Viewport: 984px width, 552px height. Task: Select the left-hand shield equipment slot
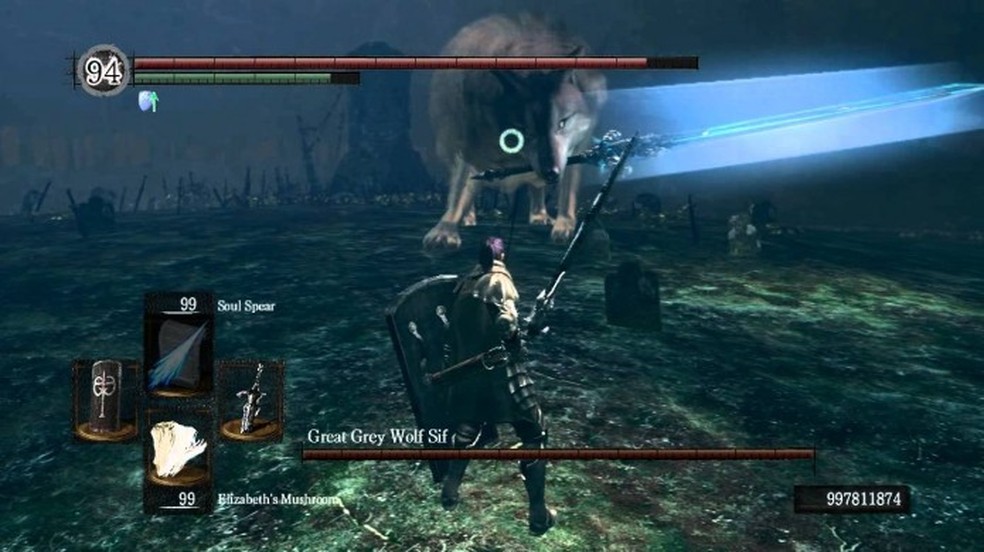(x=104, y=399)
